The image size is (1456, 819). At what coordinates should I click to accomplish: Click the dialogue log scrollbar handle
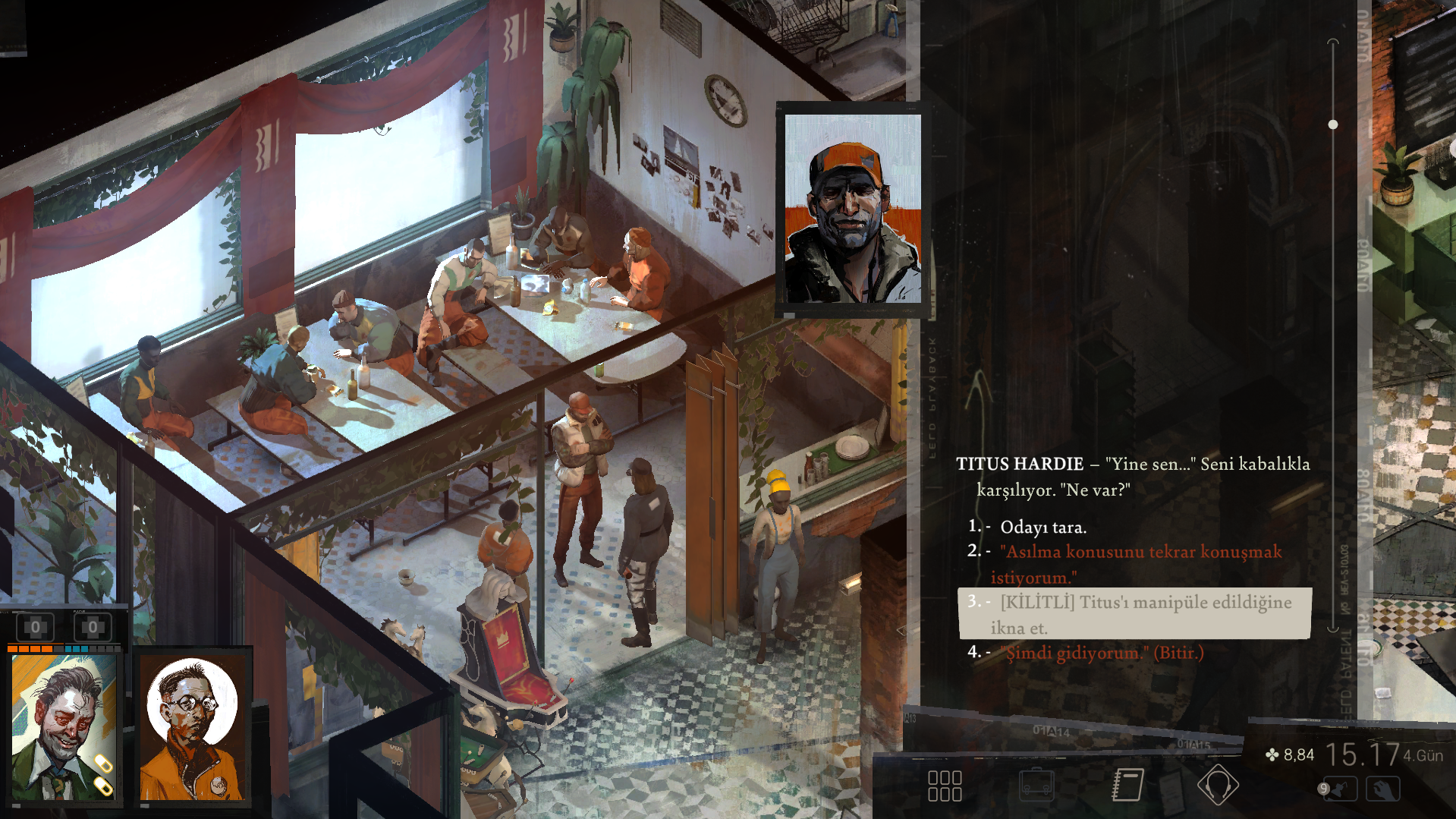pyautogui.click(x=1333, y=124)
